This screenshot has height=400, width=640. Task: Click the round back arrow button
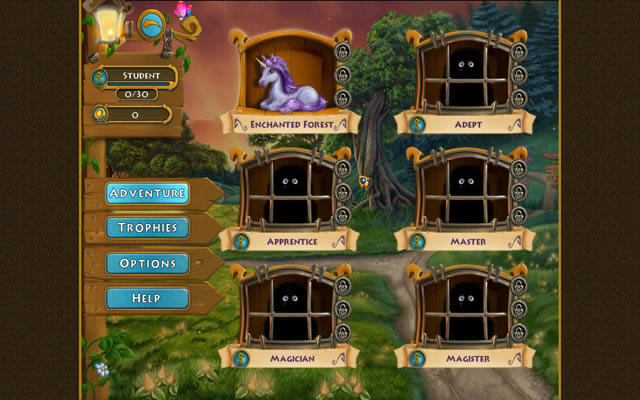152,22
